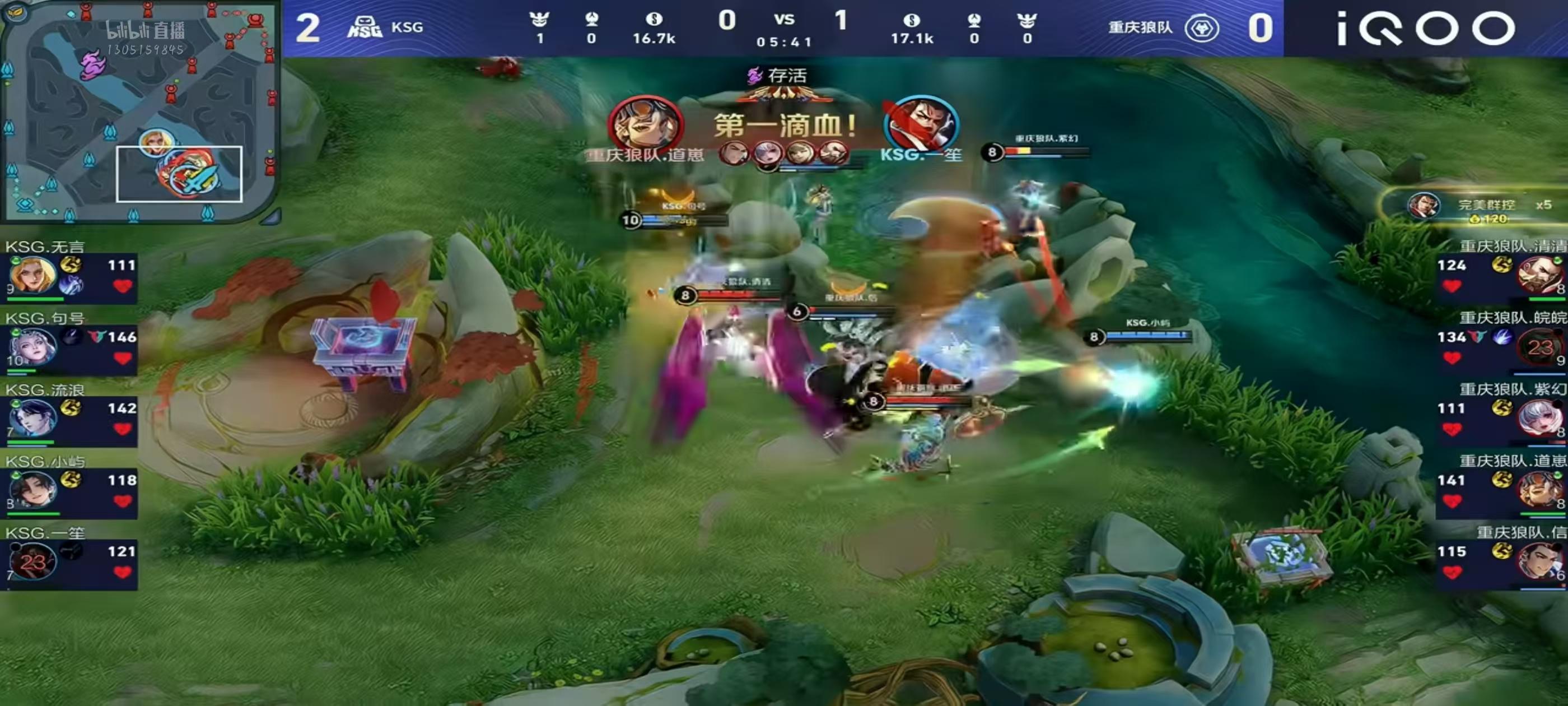Select KSG.无言's hero portrait
The image size is (1568, 706).
coord(32,275)
